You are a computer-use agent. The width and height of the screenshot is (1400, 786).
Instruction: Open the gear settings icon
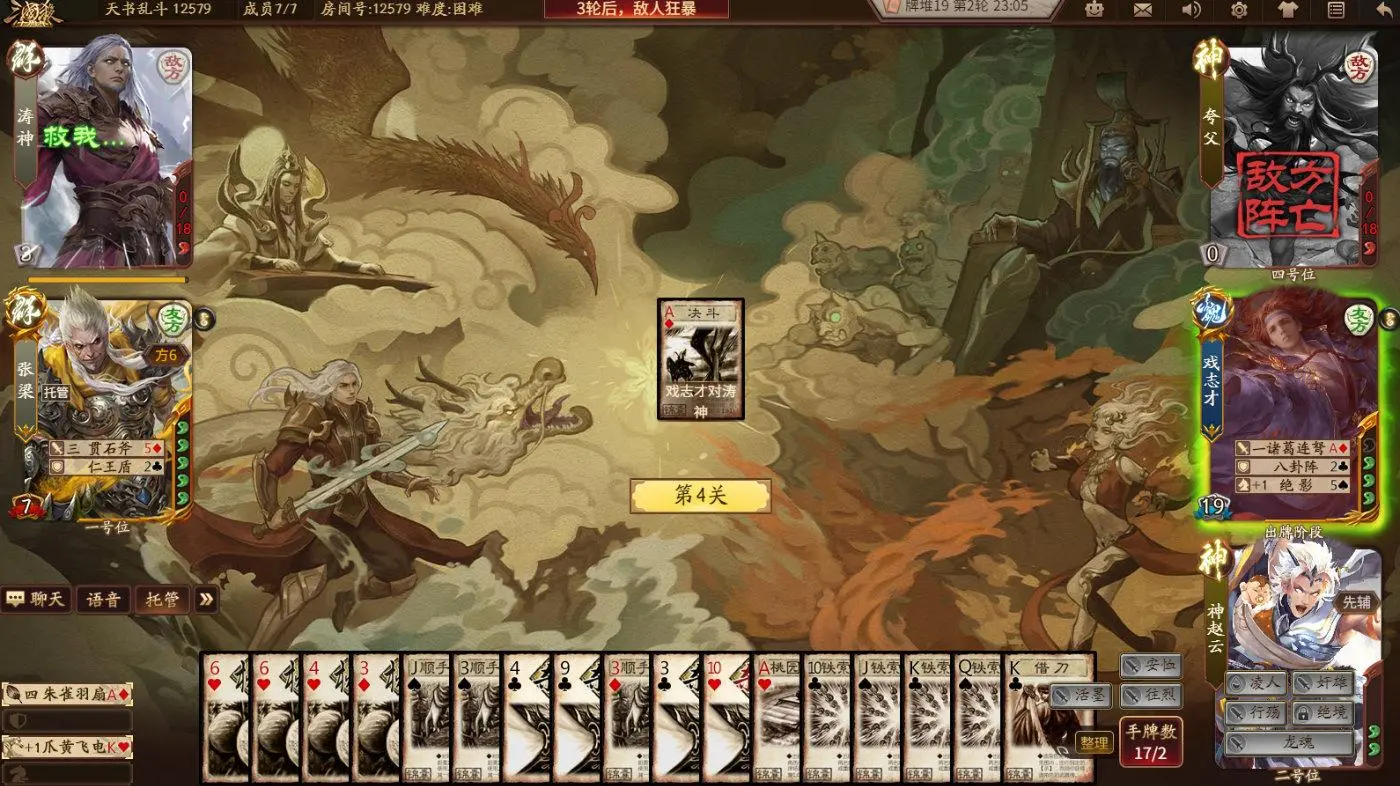click(x=1239, y=10)
